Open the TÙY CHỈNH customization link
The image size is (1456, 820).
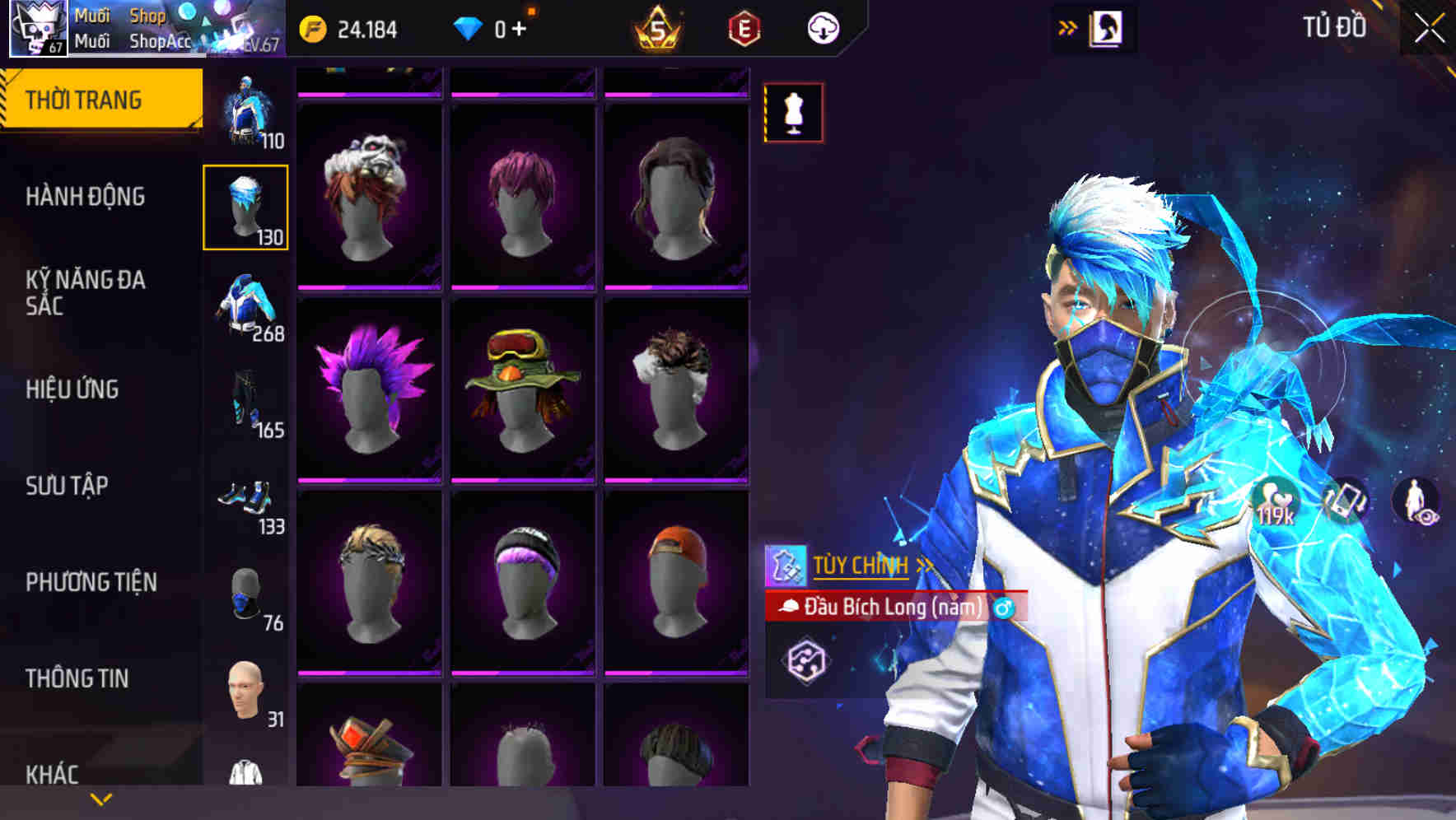pos(861,566)
